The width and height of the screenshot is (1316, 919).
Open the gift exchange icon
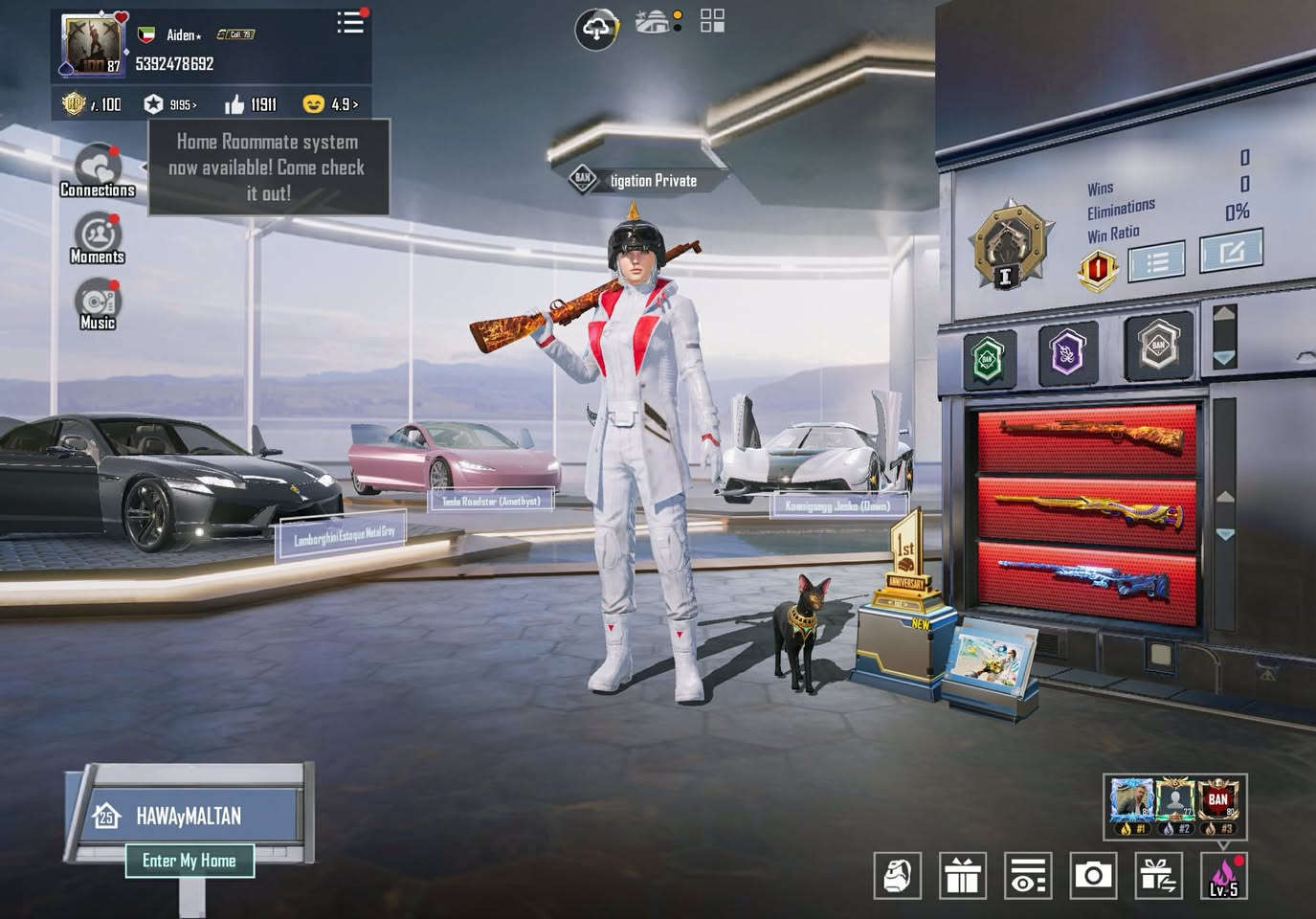pos(1157,875)
